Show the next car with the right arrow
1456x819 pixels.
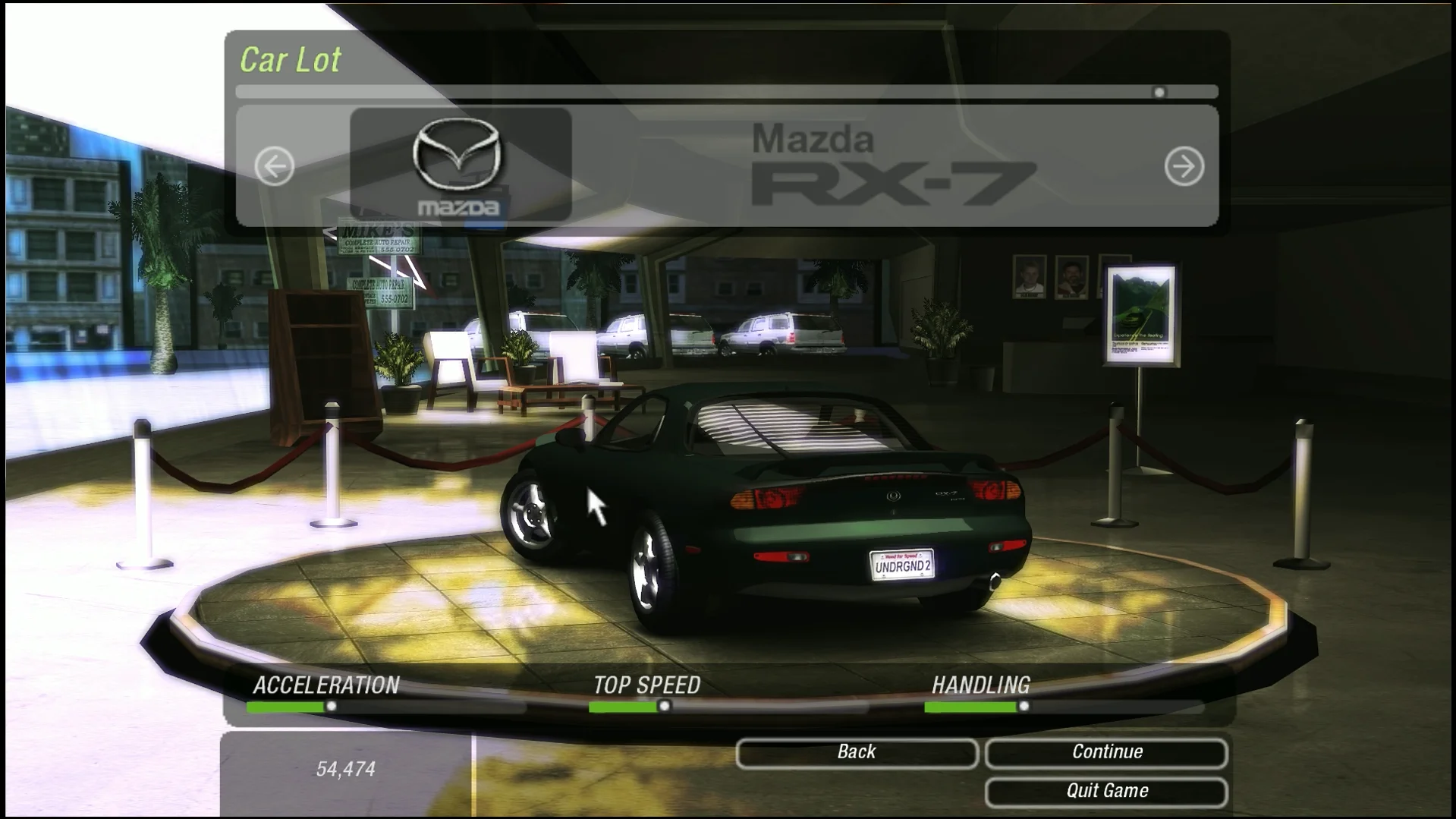tap(1184, 166)
